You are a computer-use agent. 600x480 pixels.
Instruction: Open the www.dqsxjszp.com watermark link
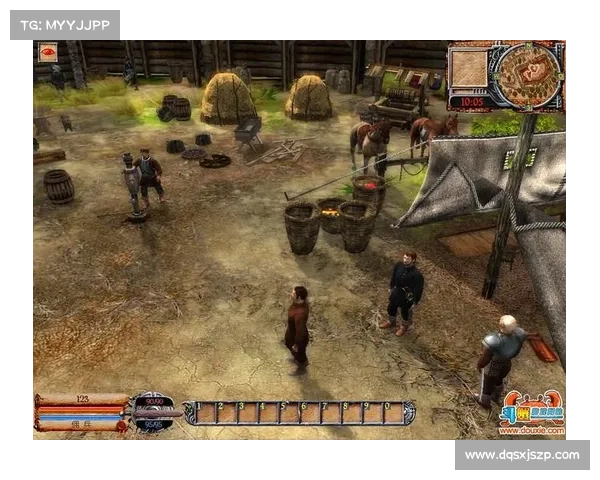521,455
